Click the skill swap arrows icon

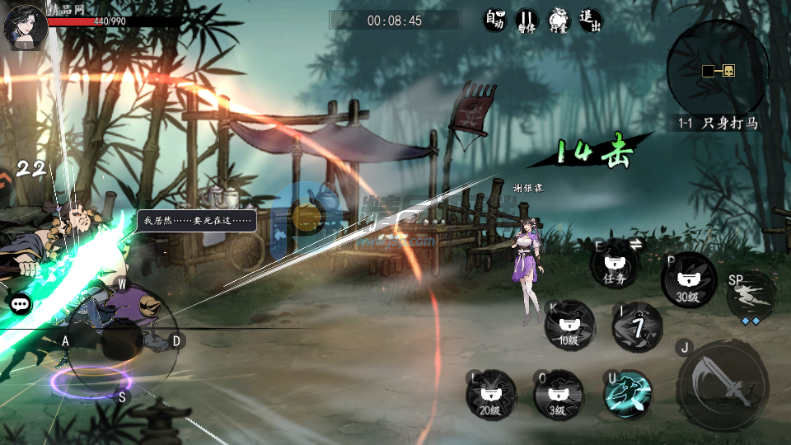(x=633, y=244)
